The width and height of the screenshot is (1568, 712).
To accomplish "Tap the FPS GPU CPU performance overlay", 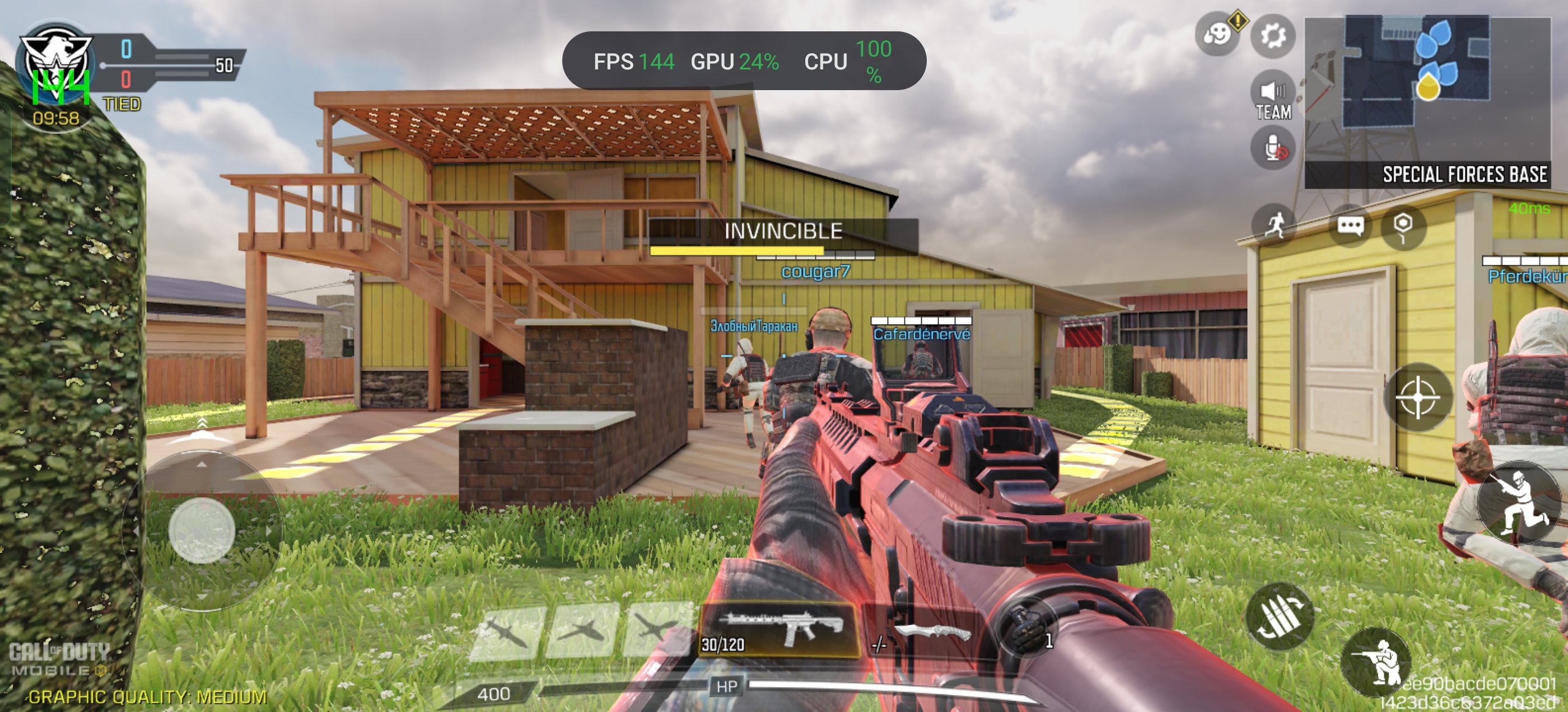I will tap(743, 61).
